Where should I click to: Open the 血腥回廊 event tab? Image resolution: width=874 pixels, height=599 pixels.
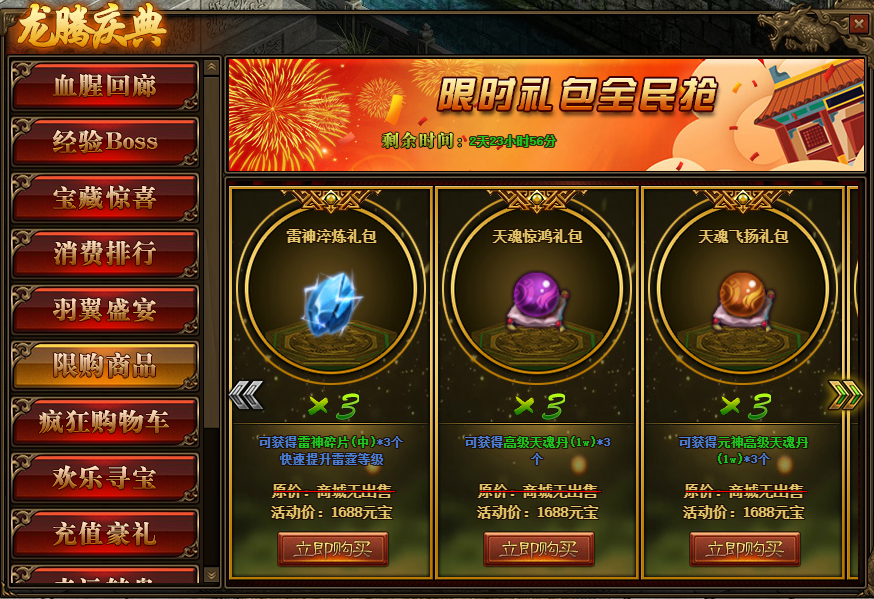104,86
